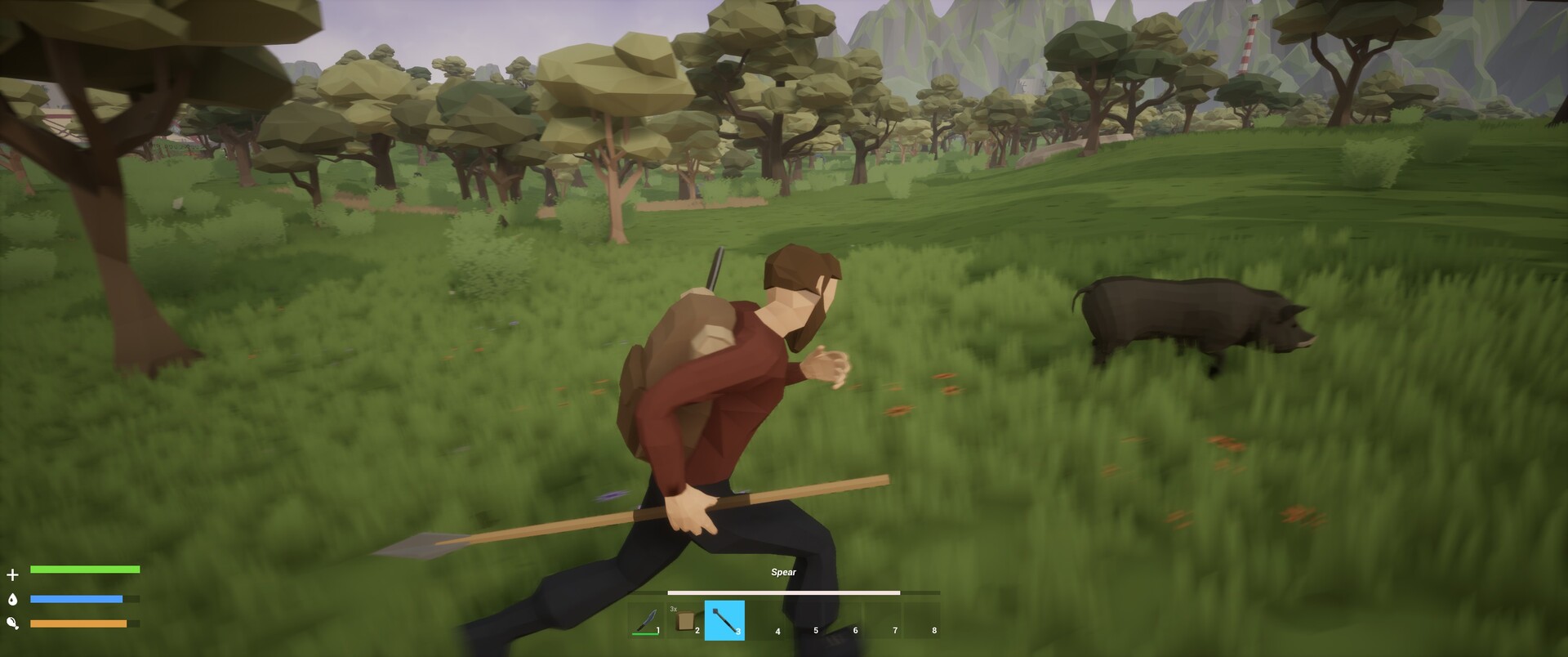Click the white durability bar under the Spear label

(784, 592)
